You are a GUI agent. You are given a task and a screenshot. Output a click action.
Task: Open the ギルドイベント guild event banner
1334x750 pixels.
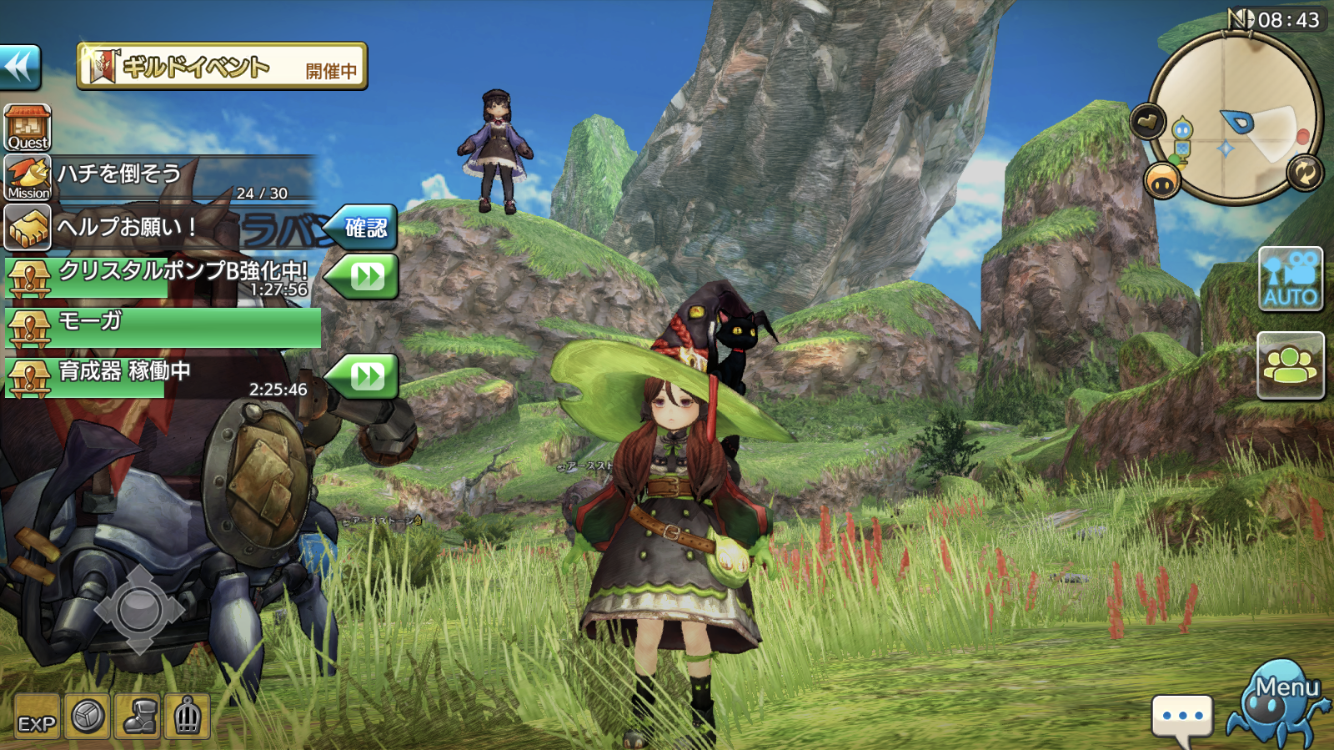point(222,67)
